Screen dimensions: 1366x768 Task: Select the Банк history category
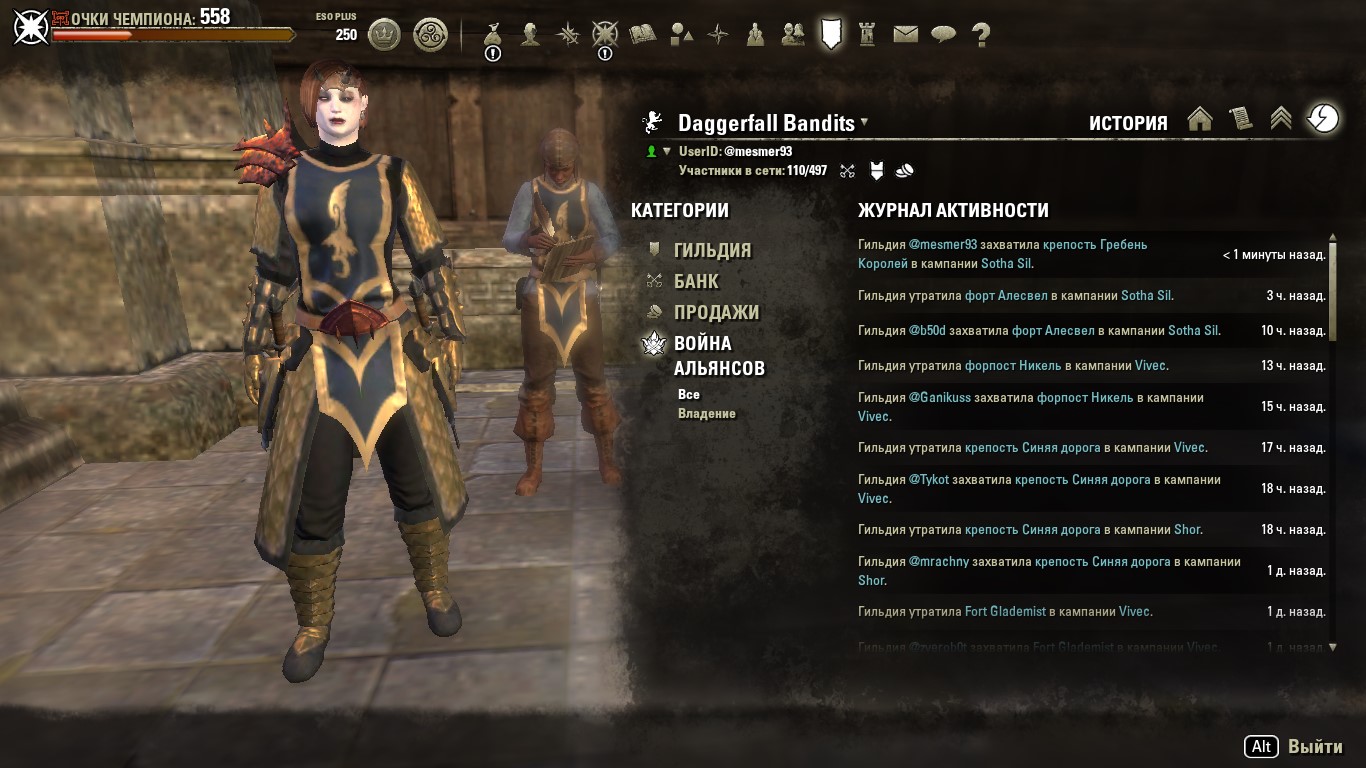(695, 281)
